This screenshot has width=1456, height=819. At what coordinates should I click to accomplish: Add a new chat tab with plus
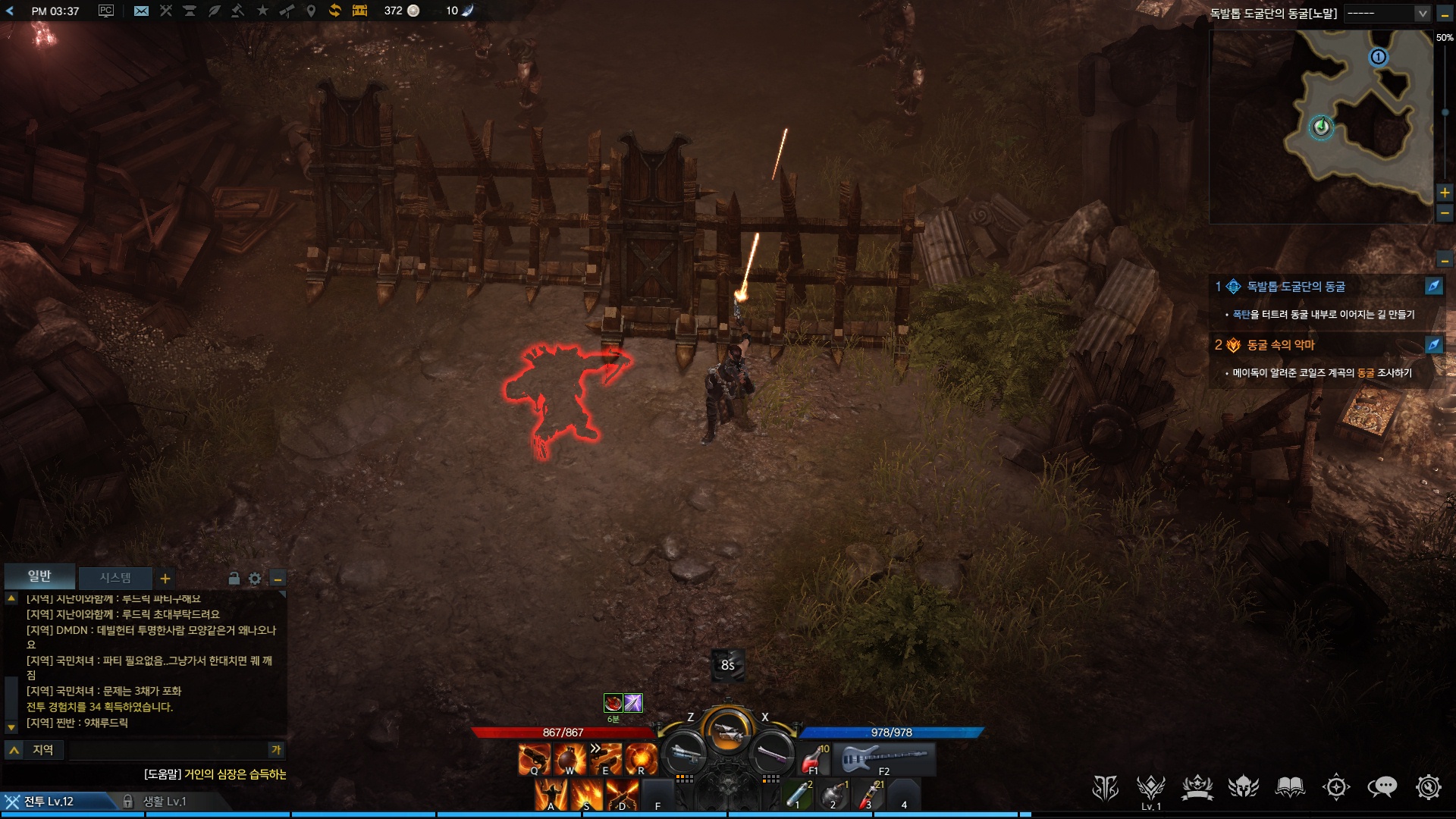pyautogui.click(x=165, y=579)
